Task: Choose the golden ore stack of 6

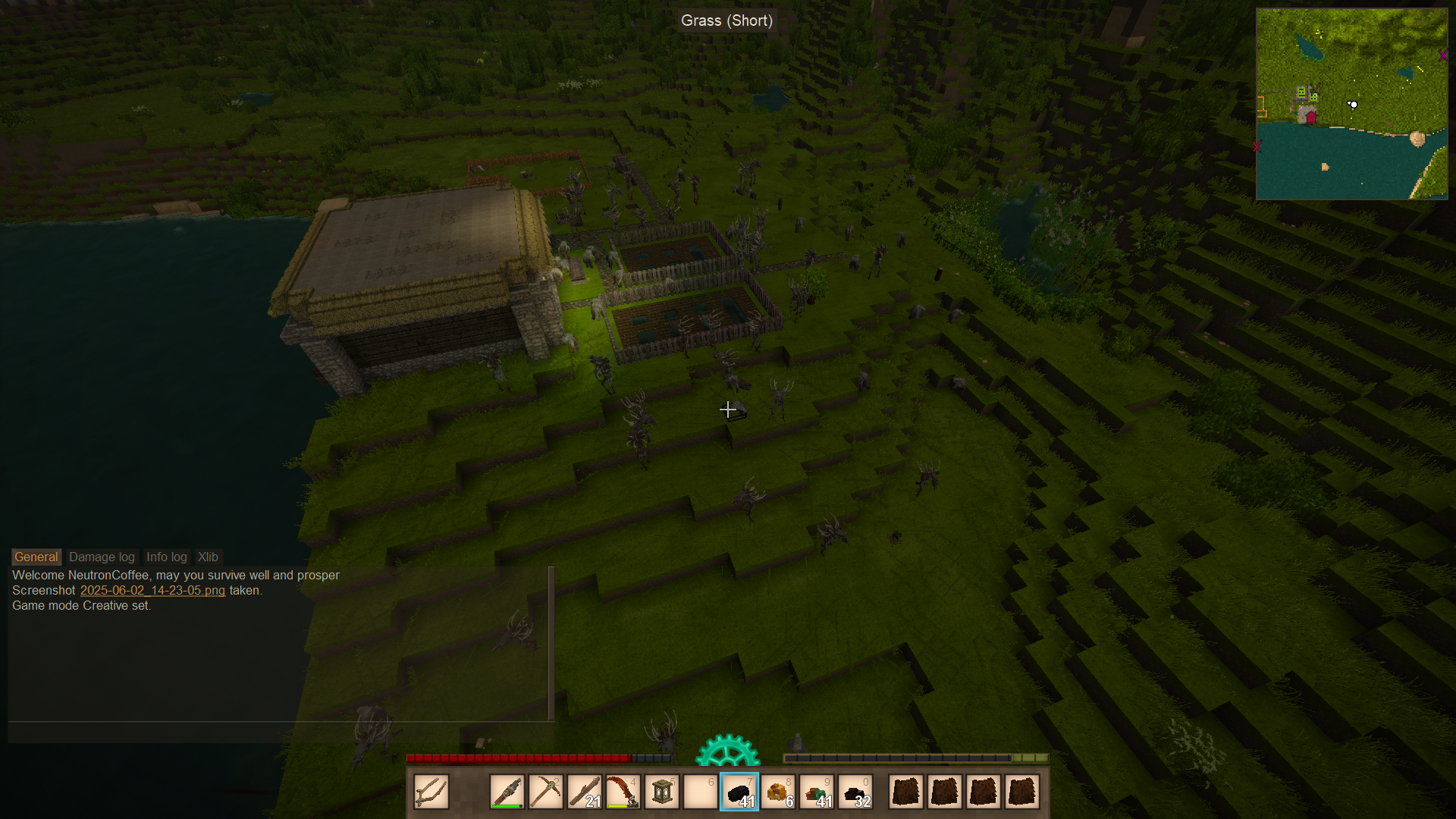Action: point(778,792)
